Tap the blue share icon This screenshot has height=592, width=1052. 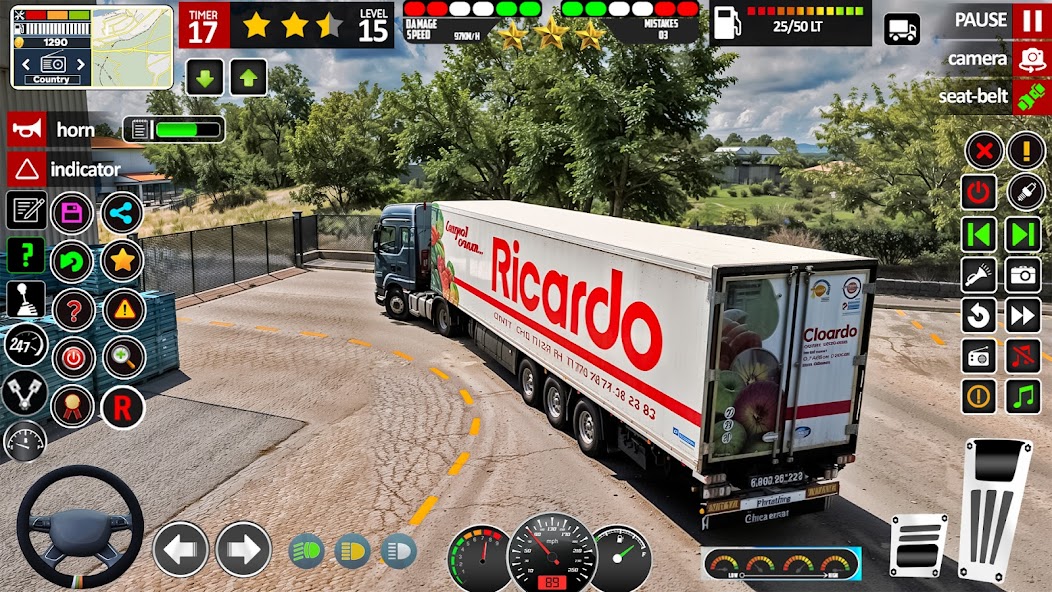pyautogui.click(x=122, y=212)
